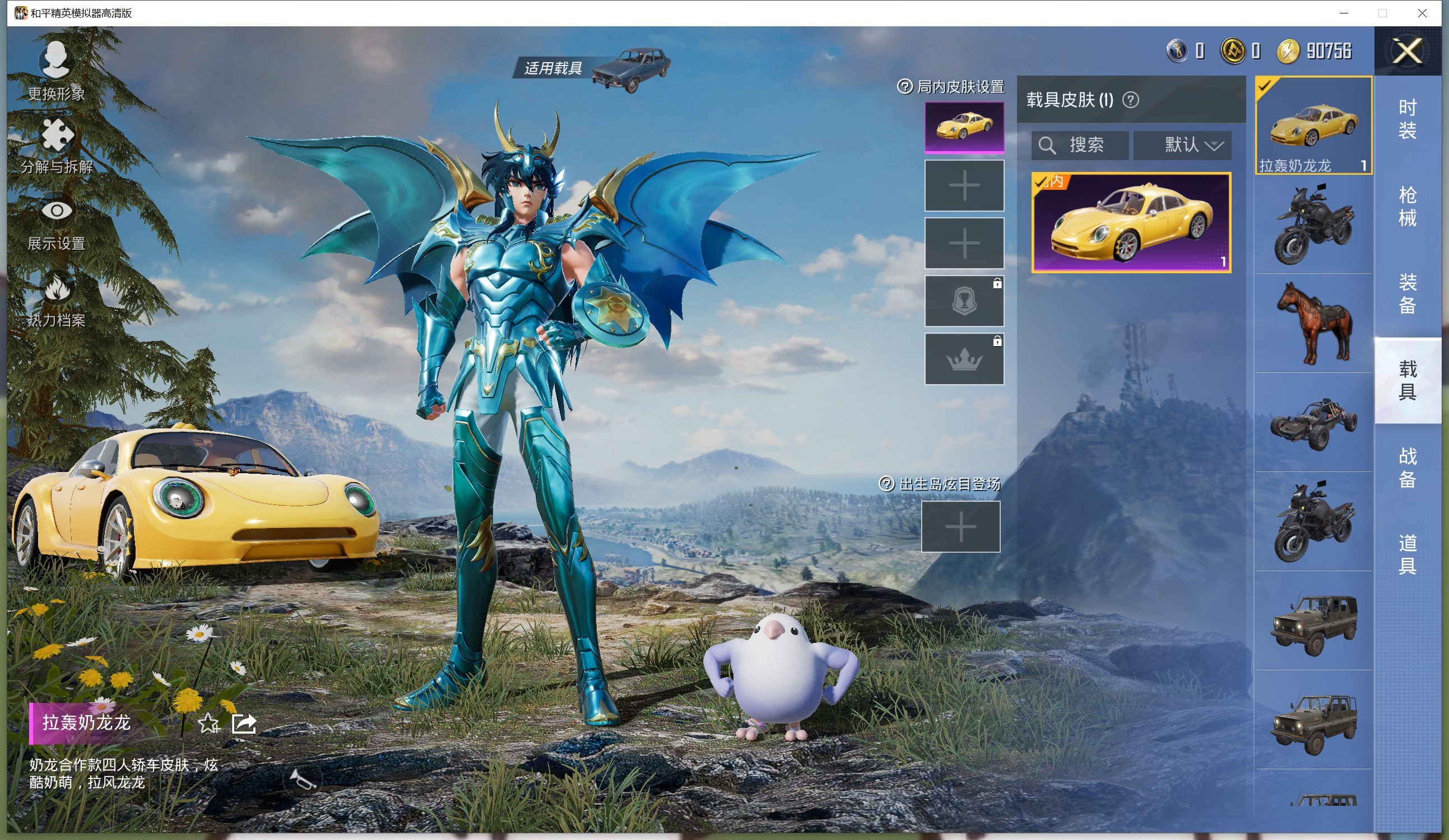1449x840 pixels.
Task: Open the 热力档案 heat archive
Action: pos(57,300)
